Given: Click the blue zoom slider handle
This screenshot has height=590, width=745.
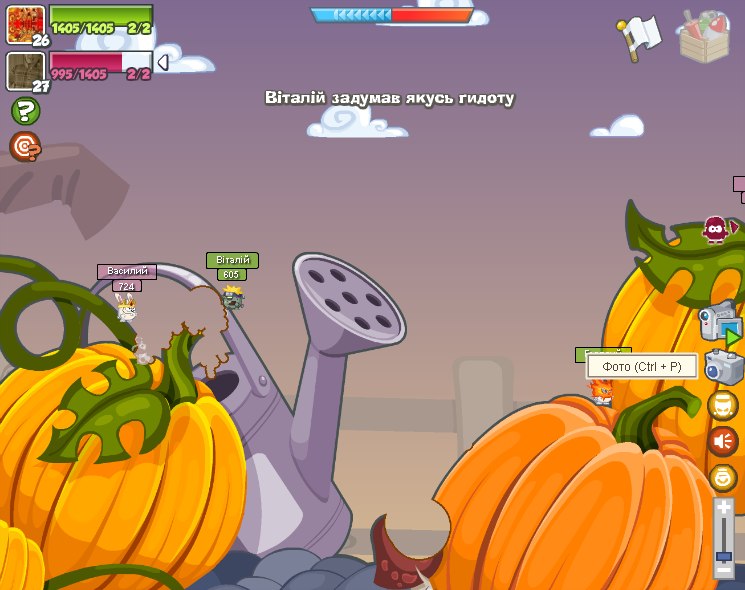Looking at the screenshot, I should click(x=723, y=556).
